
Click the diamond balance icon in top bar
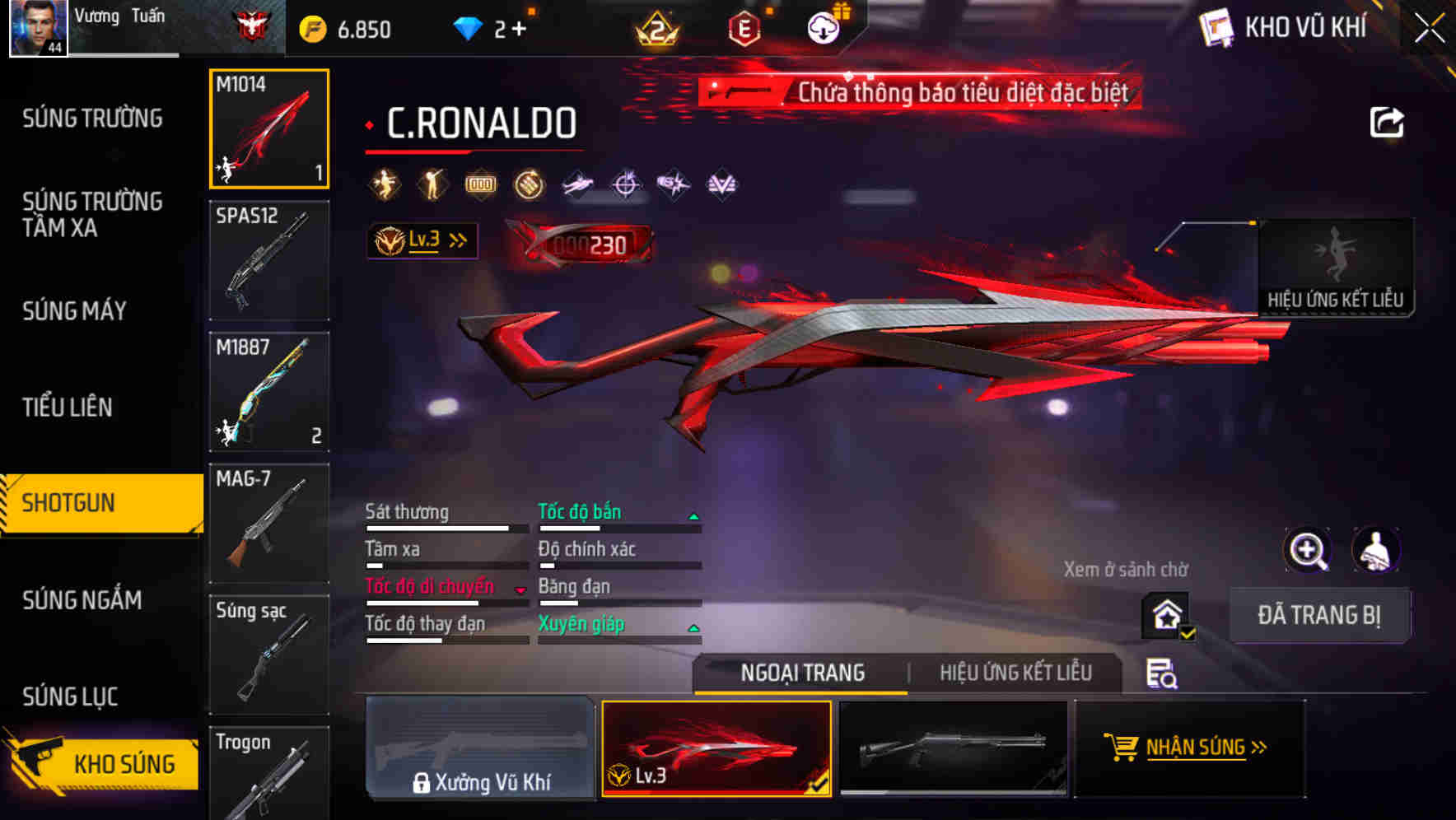click(469, 26)
